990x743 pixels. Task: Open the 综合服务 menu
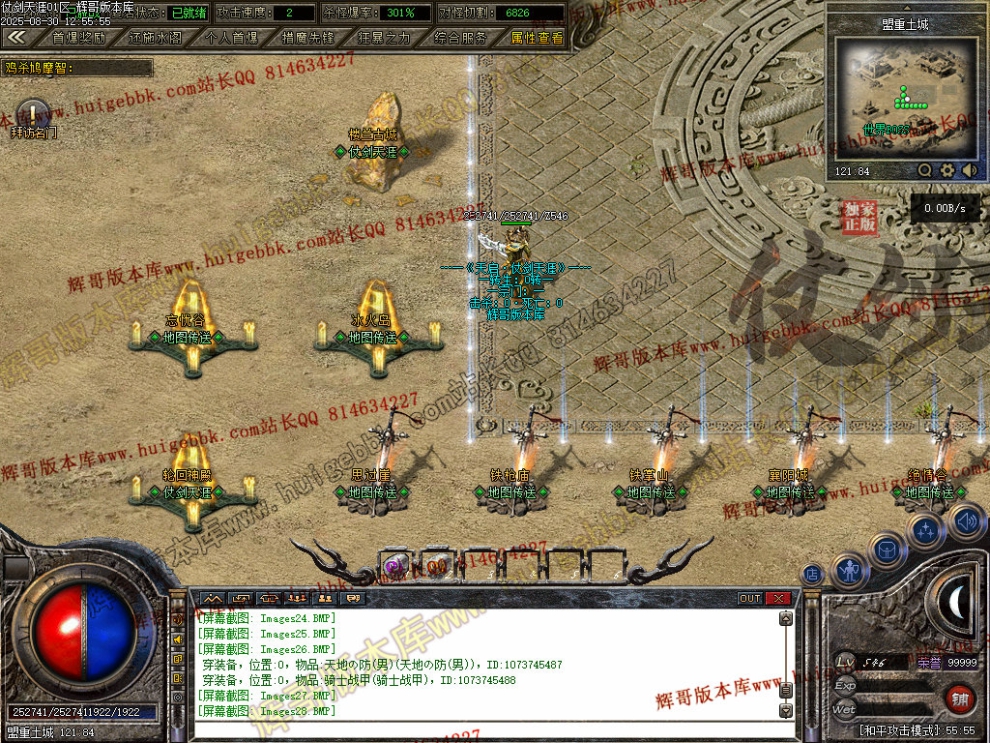[460, 37]
